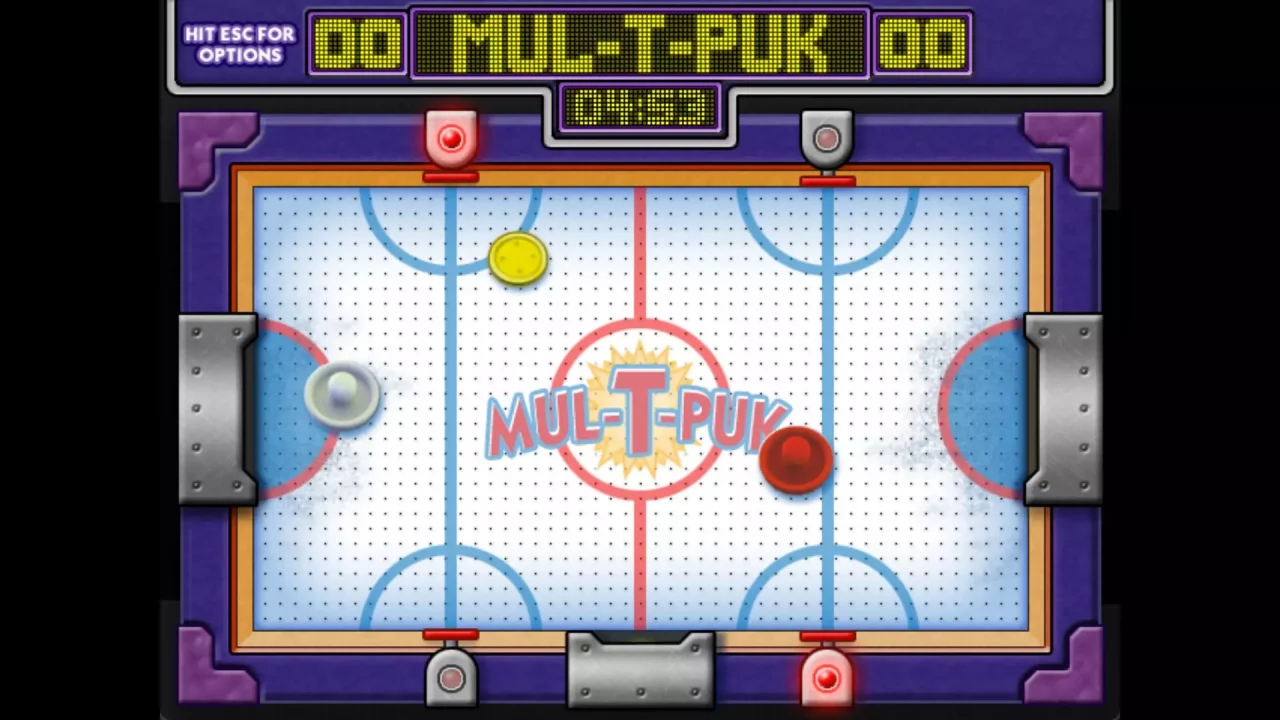
Task: Click the MUL-T-PUK scoreboard marquee
Action: (x=640, y=42)
